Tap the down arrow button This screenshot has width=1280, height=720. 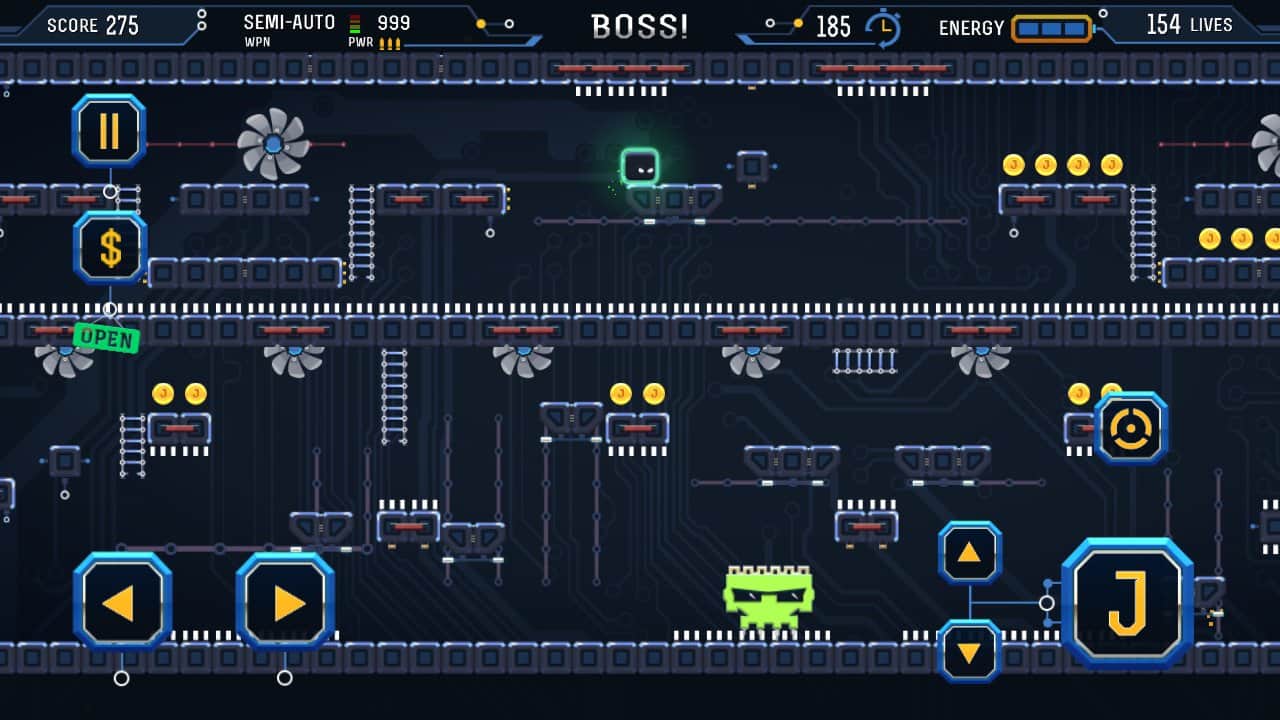969,651
